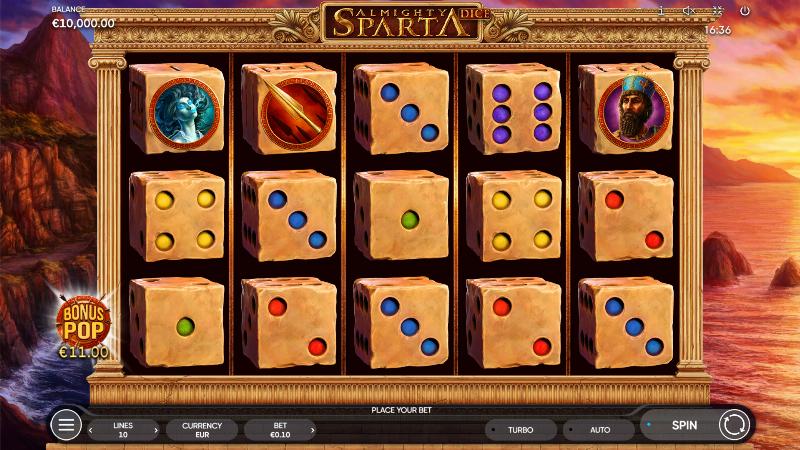Change the currency selector
Image resolution: width=800 pixels, height=450 pixels.
pyautogui.click(x=201, y=430)
